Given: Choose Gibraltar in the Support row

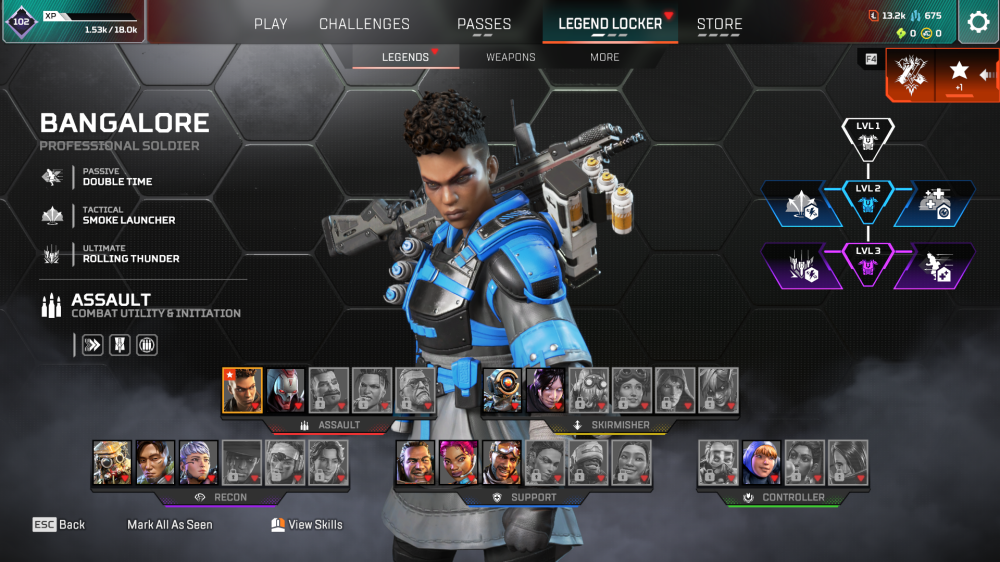Looking at the screenshot, I should coord(415,462).
